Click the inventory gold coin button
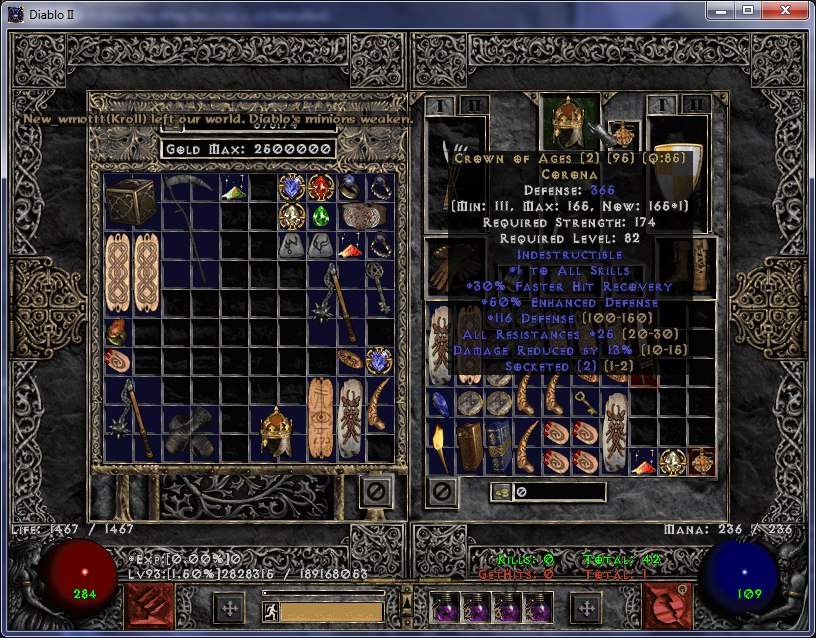816x638 pixels. tap(500, 492)
